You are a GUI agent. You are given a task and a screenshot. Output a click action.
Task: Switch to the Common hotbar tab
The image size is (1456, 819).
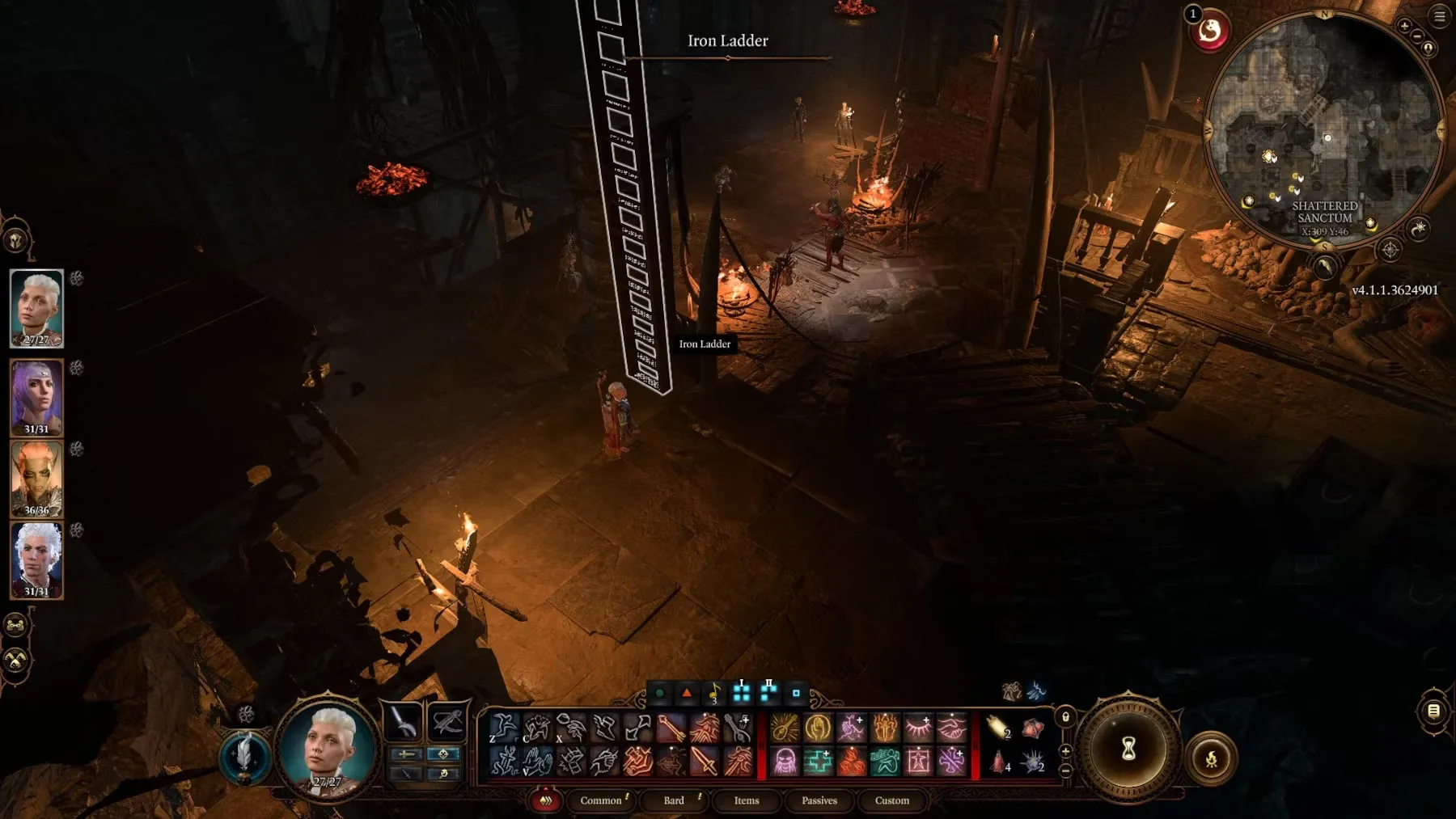tap(601, 800)
